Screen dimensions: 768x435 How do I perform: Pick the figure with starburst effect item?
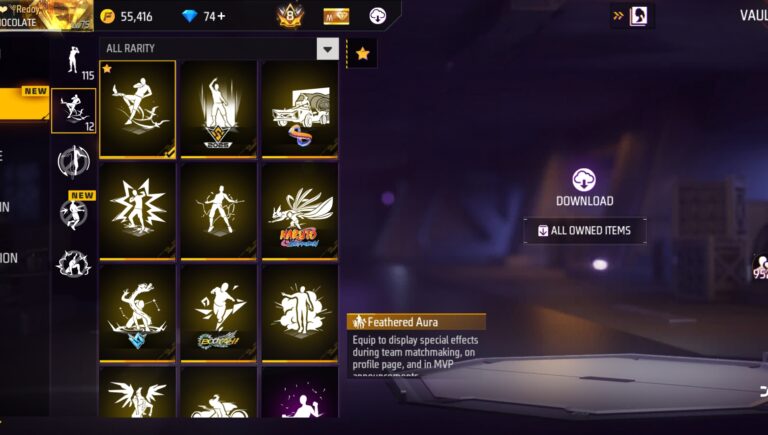point(137,211)
